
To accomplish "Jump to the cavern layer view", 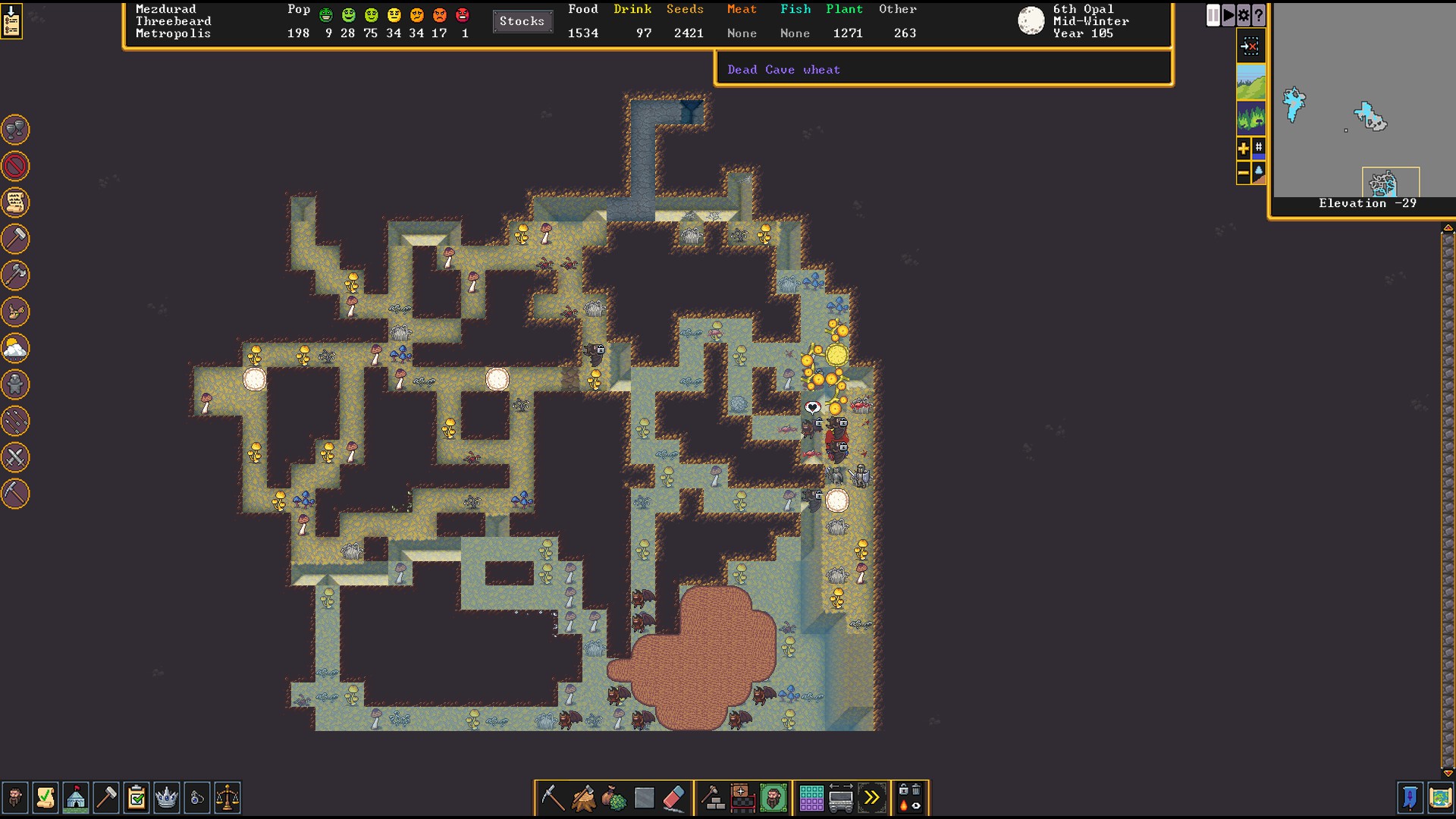I will pos(1250,118).
